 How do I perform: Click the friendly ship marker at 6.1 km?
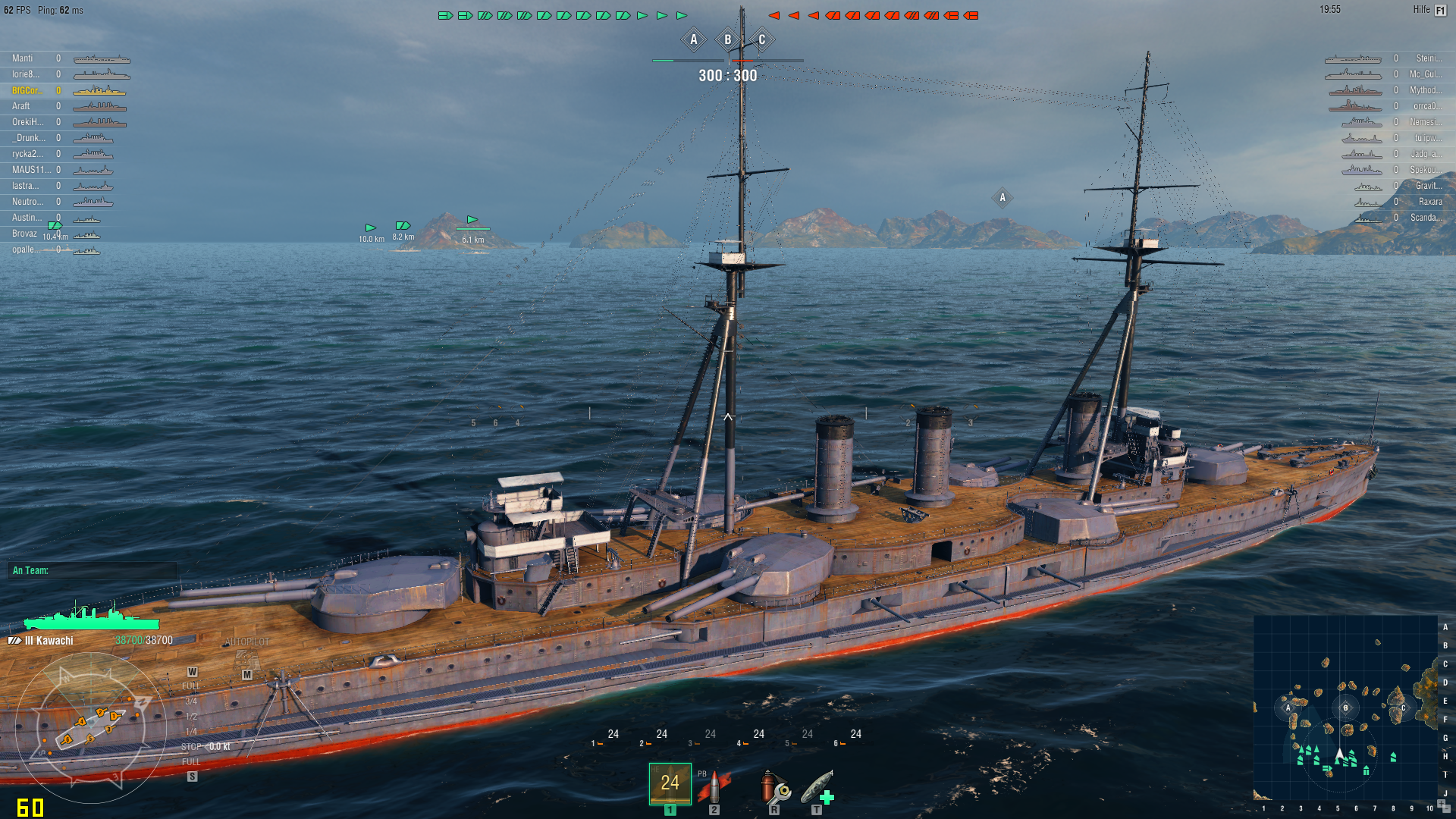pyautogui.click(x=472, y=220)
